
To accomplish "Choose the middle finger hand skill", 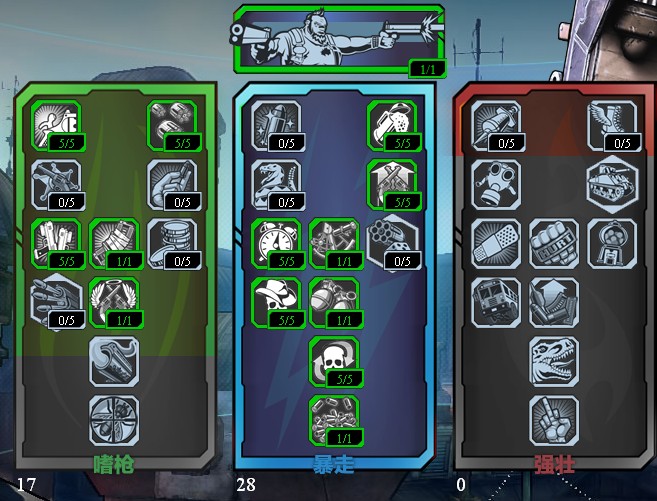I will click(x=553, y=419).
